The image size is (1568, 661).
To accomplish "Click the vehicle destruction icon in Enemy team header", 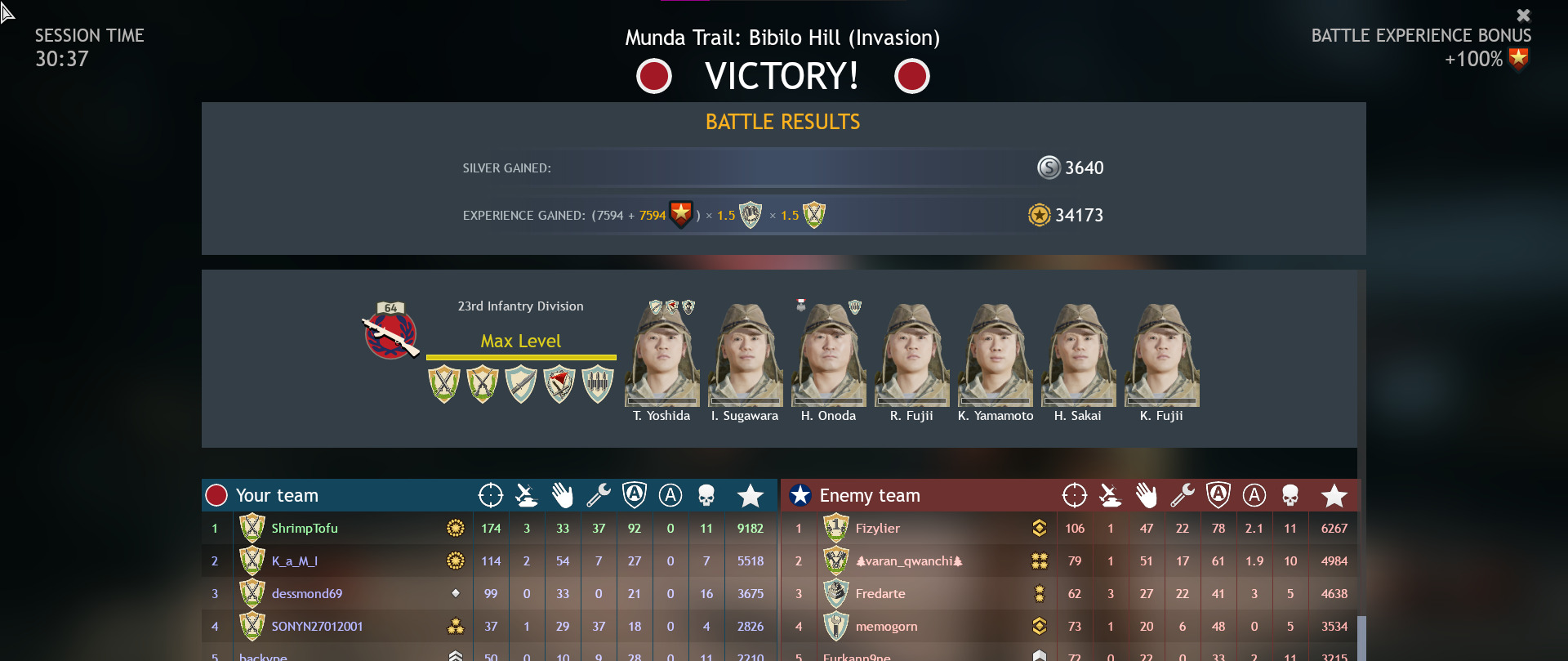I will point(1110,494).
